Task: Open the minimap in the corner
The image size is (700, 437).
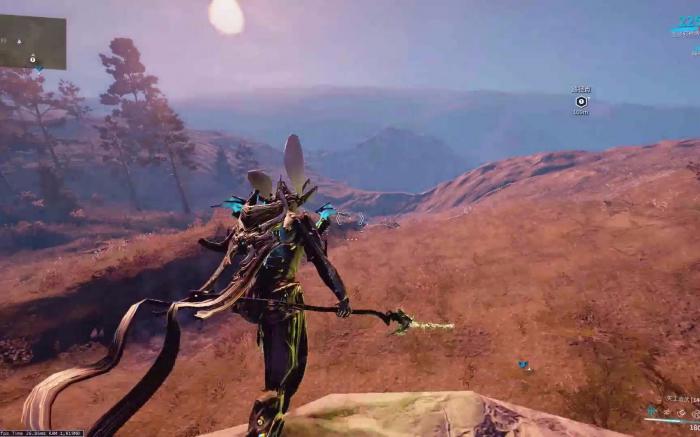Action: pyautogui.click(x=33, y=42)
